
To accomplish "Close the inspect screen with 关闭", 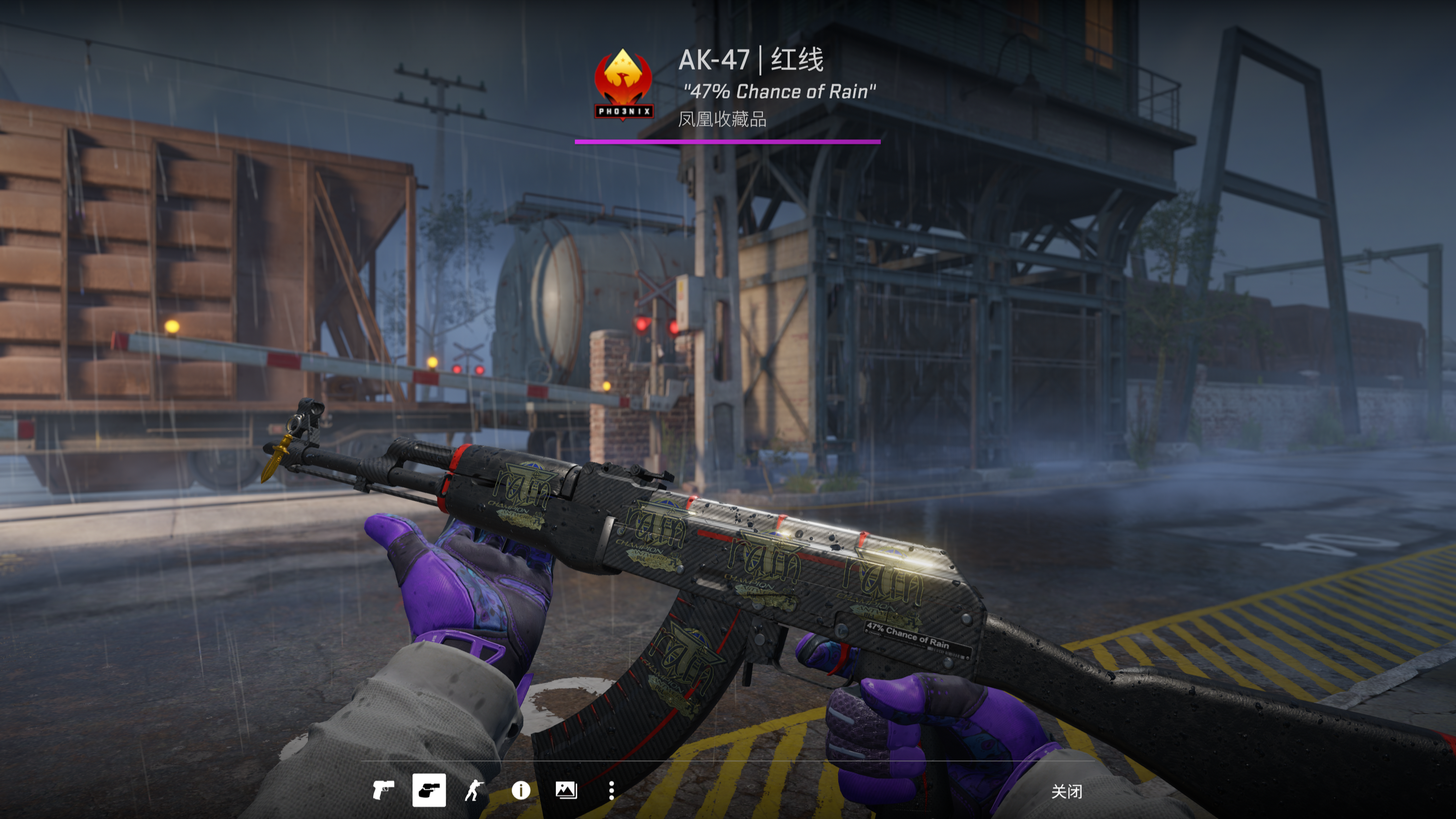I will [x=1066, y=791].
